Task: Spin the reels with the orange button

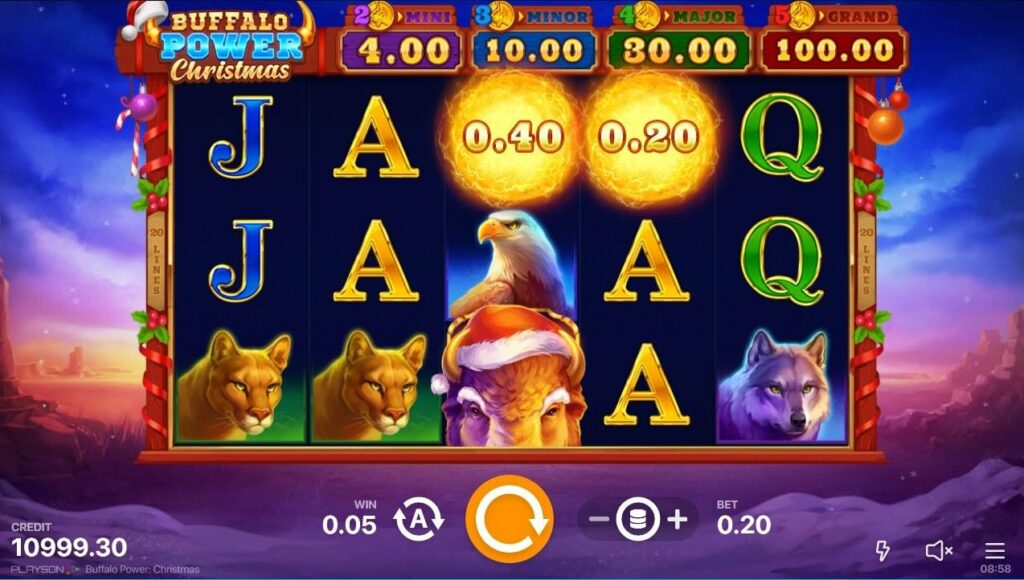Action: [x=509, y=519]
